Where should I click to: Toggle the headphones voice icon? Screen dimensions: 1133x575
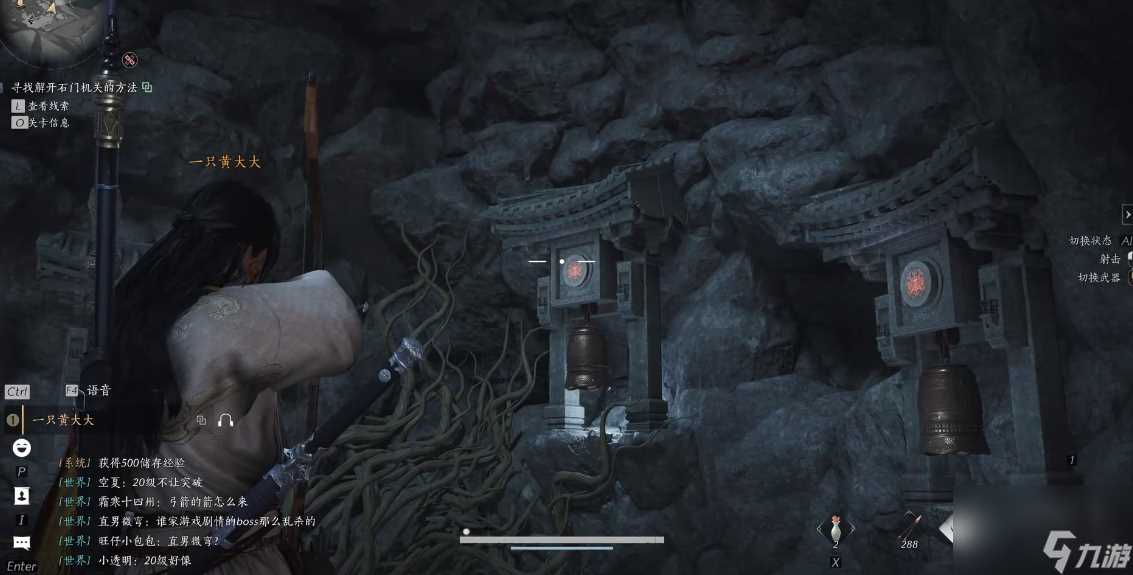pos(225,420)
